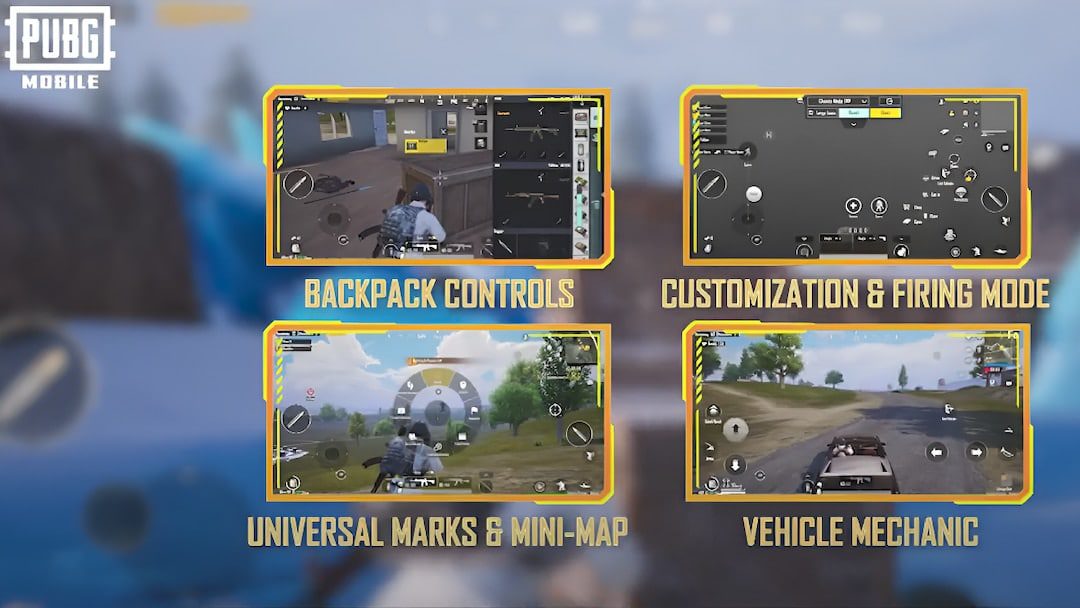This screenshot has height=608, width=1080.
Task: Choose the Universal Marks & Mini-Map thumbnail
Action: point(438,411)
